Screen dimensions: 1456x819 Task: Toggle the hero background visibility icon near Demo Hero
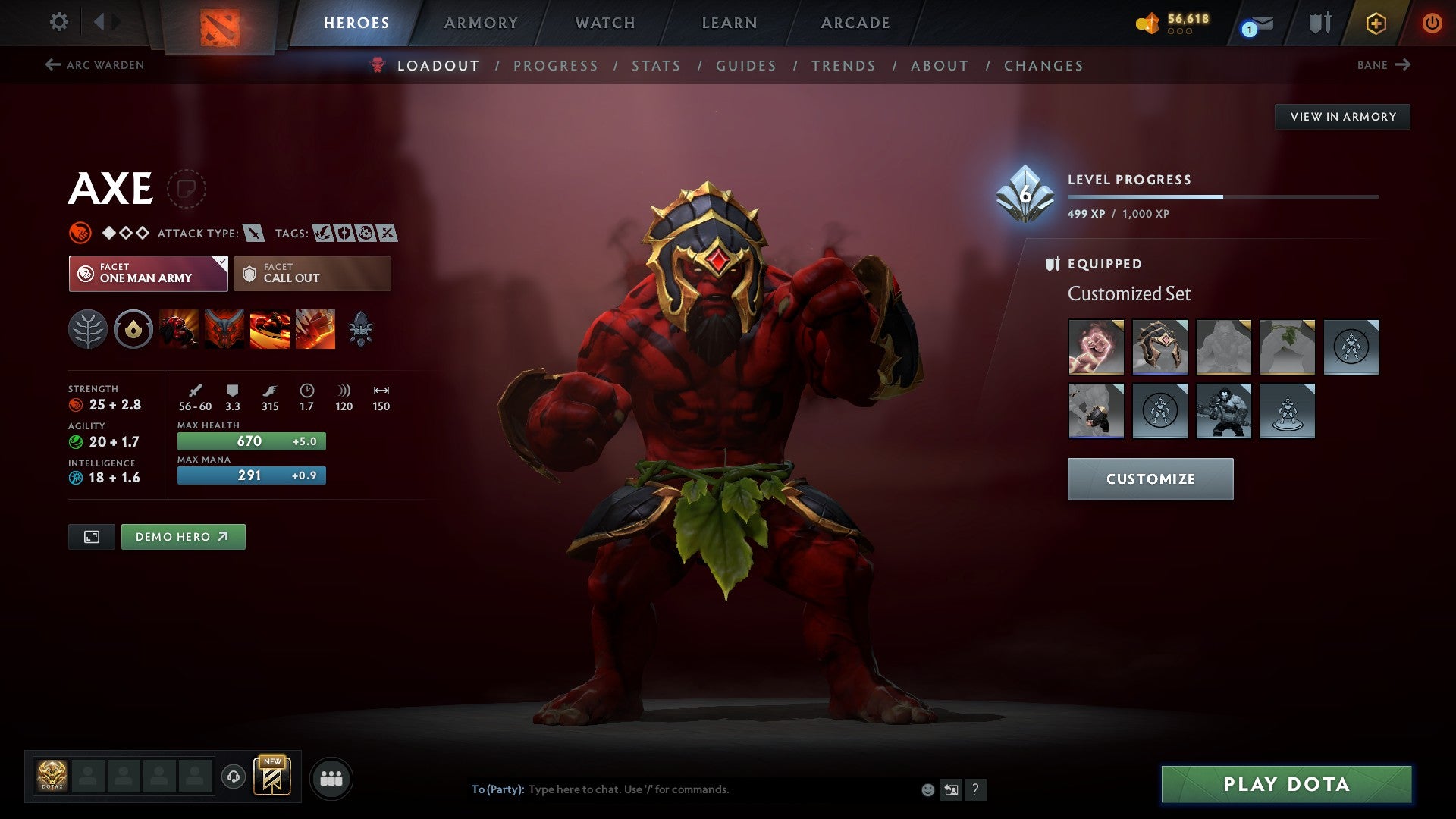pyautogui.click(x=91, y=536)
